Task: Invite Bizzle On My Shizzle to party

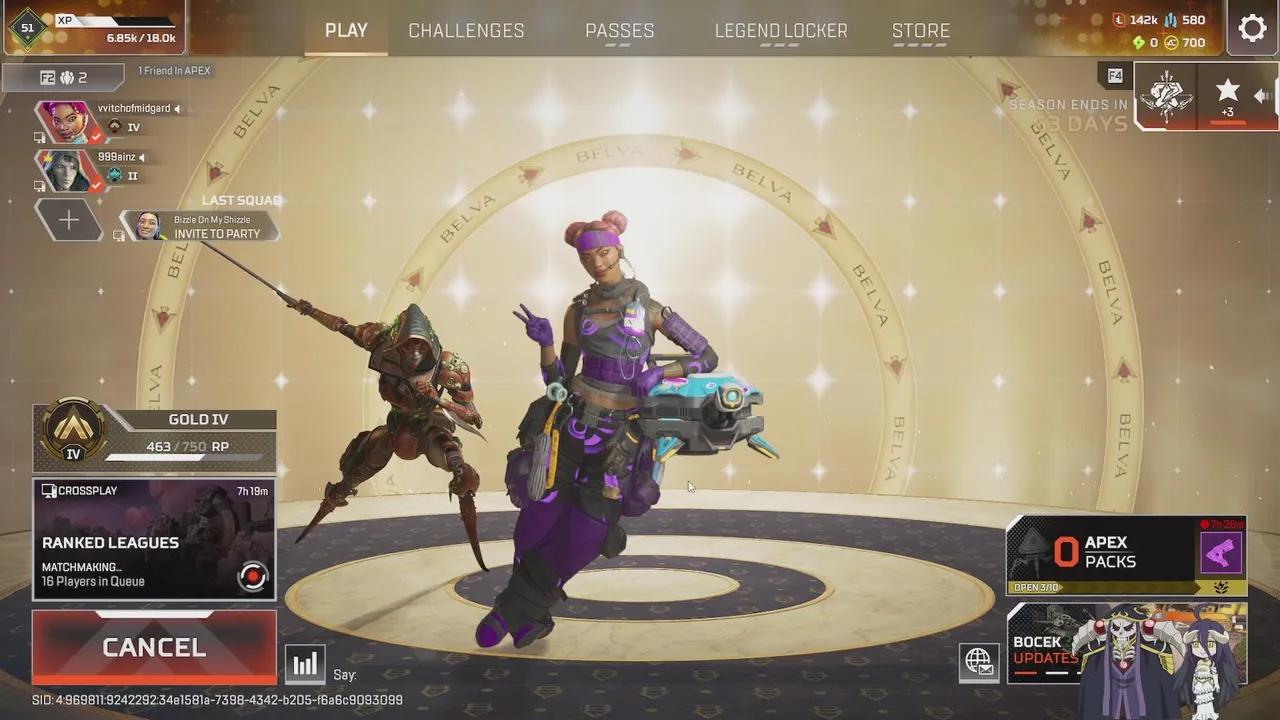Action: tap(200, 227)
